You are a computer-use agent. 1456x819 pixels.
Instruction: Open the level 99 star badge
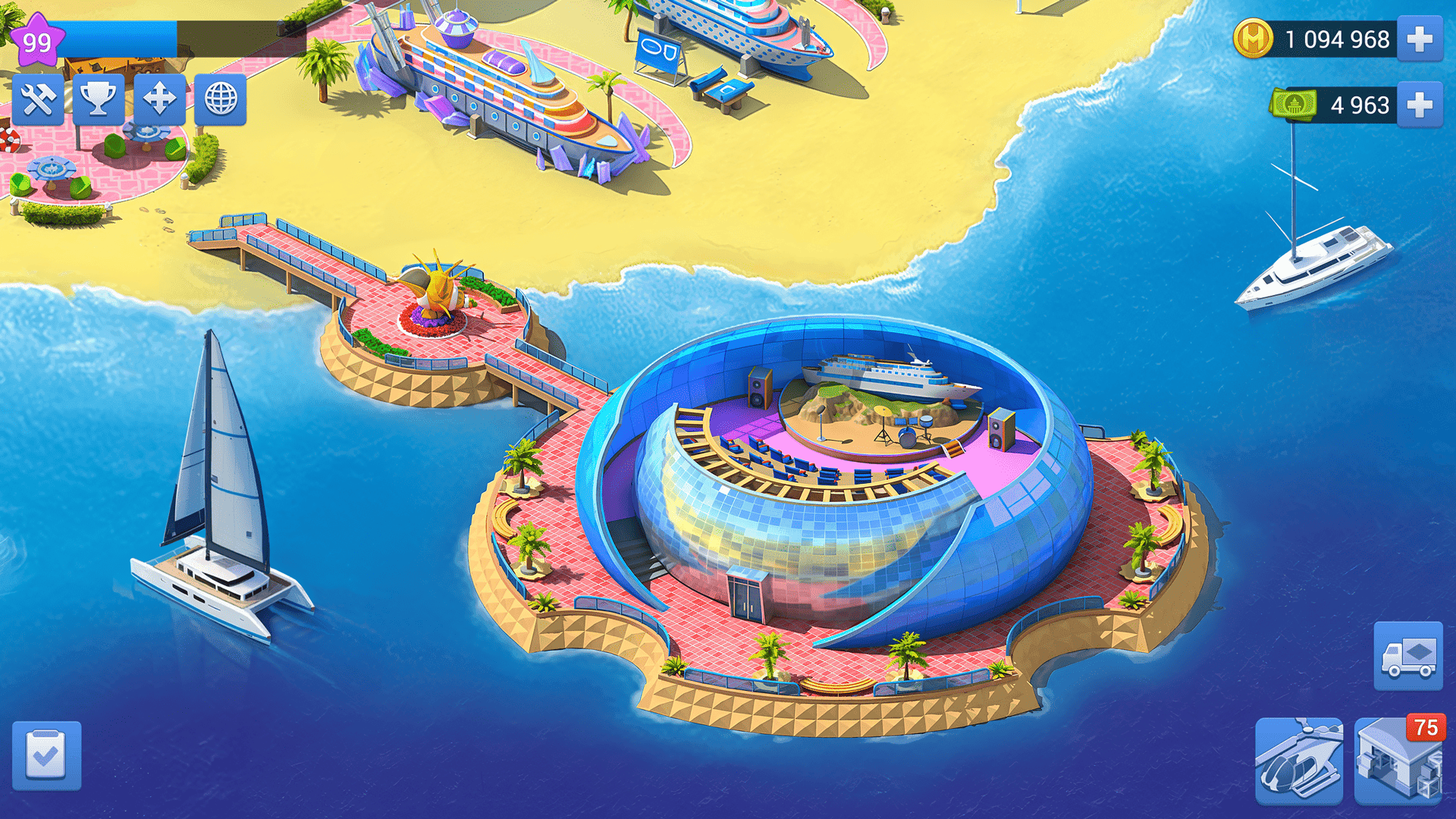tap(39, 38)
